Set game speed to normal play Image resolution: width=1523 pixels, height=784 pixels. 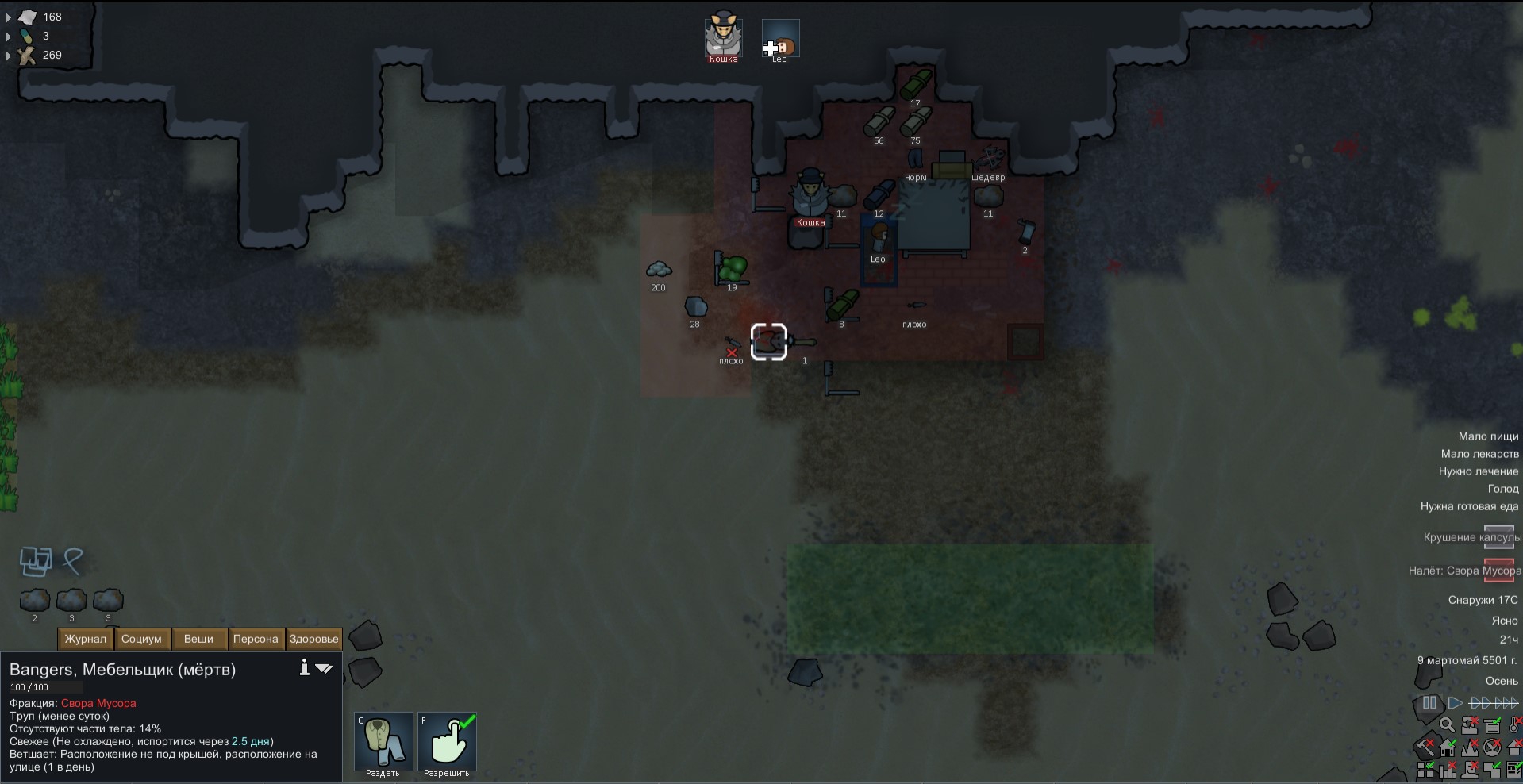(1455, 703)
